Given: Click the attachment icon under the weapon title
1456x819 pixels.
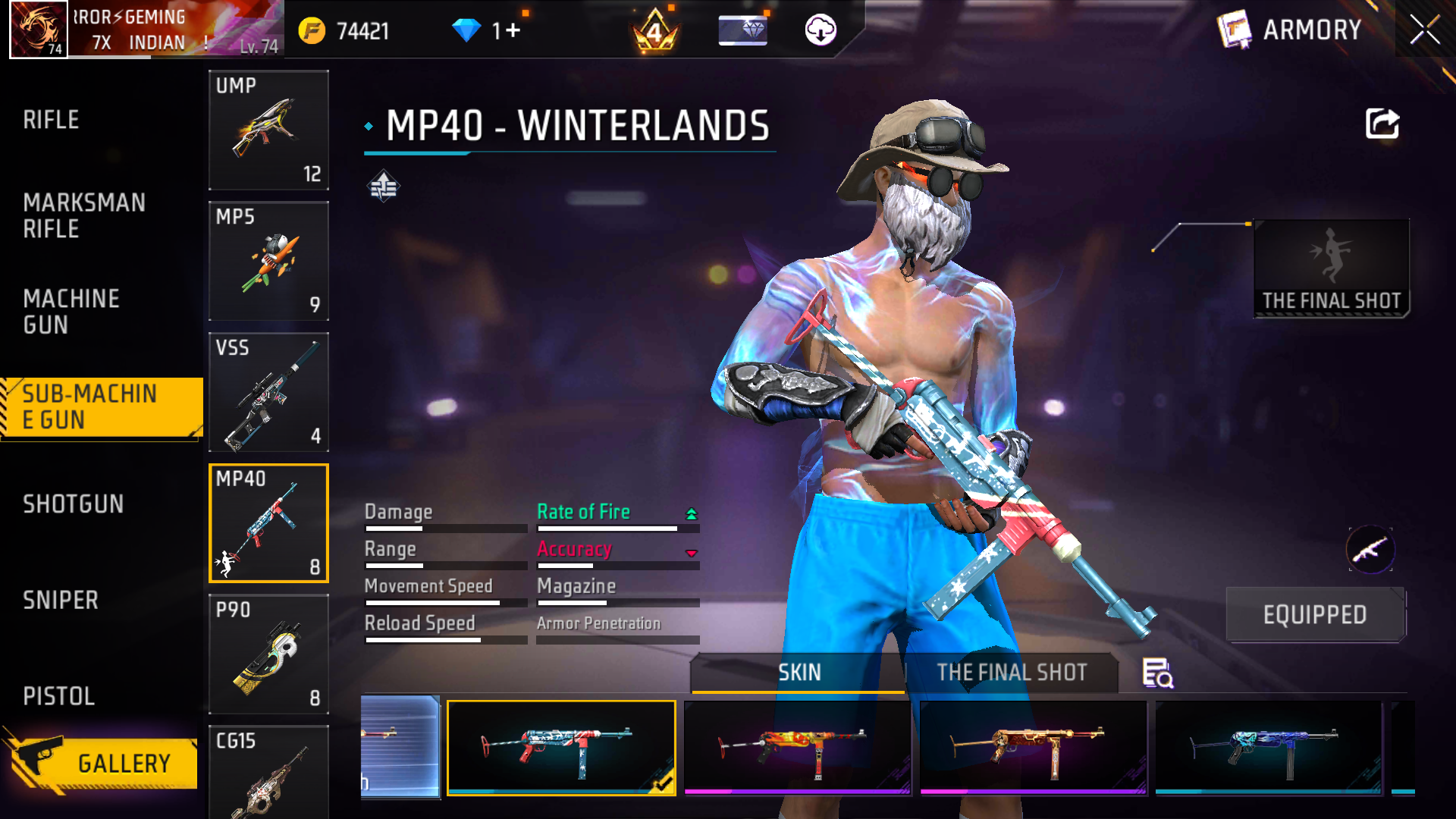Looking at the screenshot, I should (384, 184).
